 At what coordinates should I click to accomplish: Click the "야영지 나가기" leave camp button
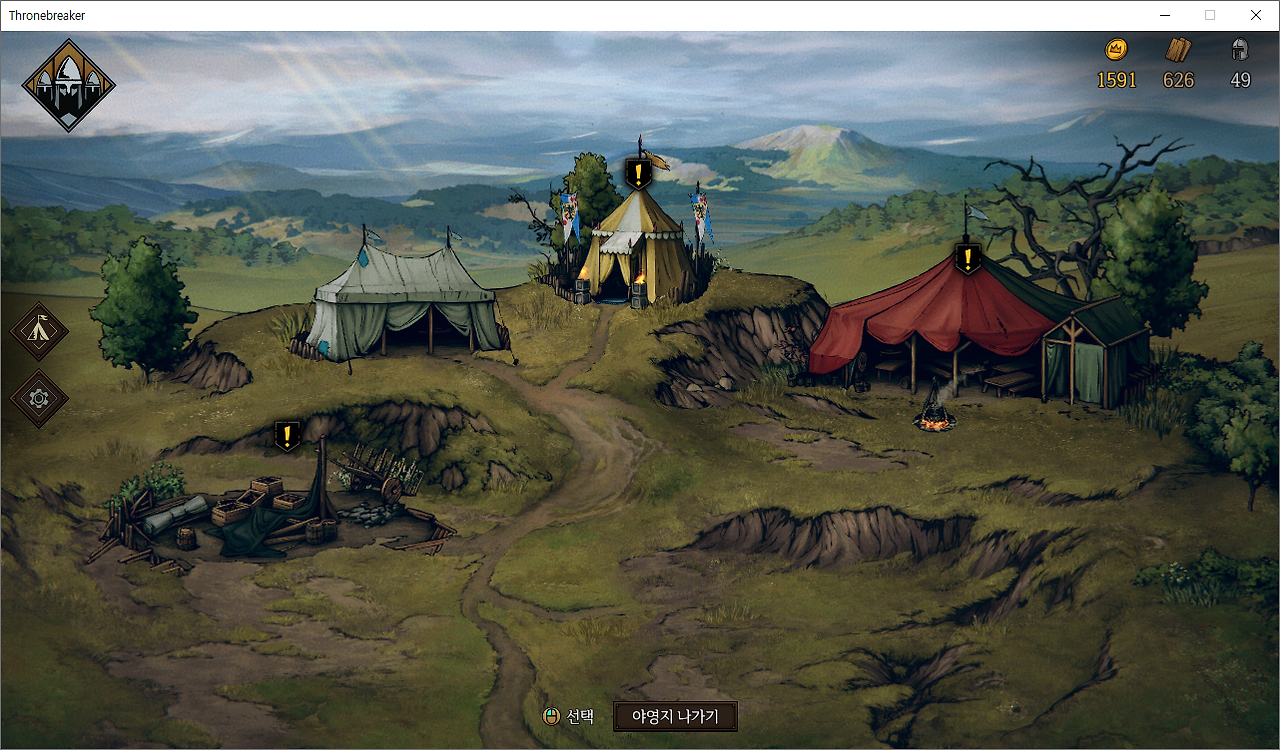click(675, 716)
